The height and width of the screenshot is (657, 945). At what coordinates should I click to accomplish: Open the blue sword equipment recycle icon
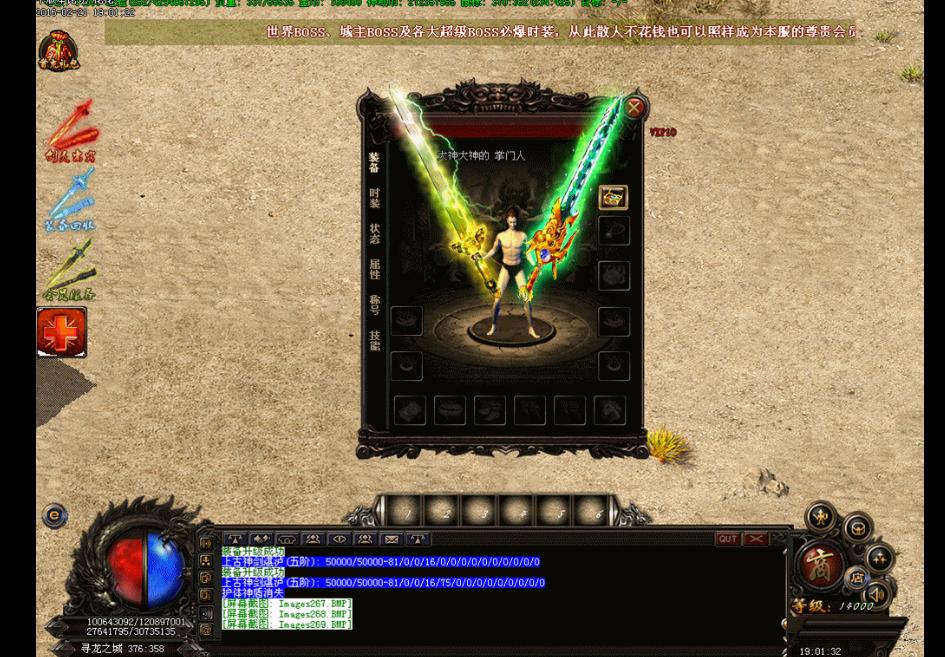[69, 200]
